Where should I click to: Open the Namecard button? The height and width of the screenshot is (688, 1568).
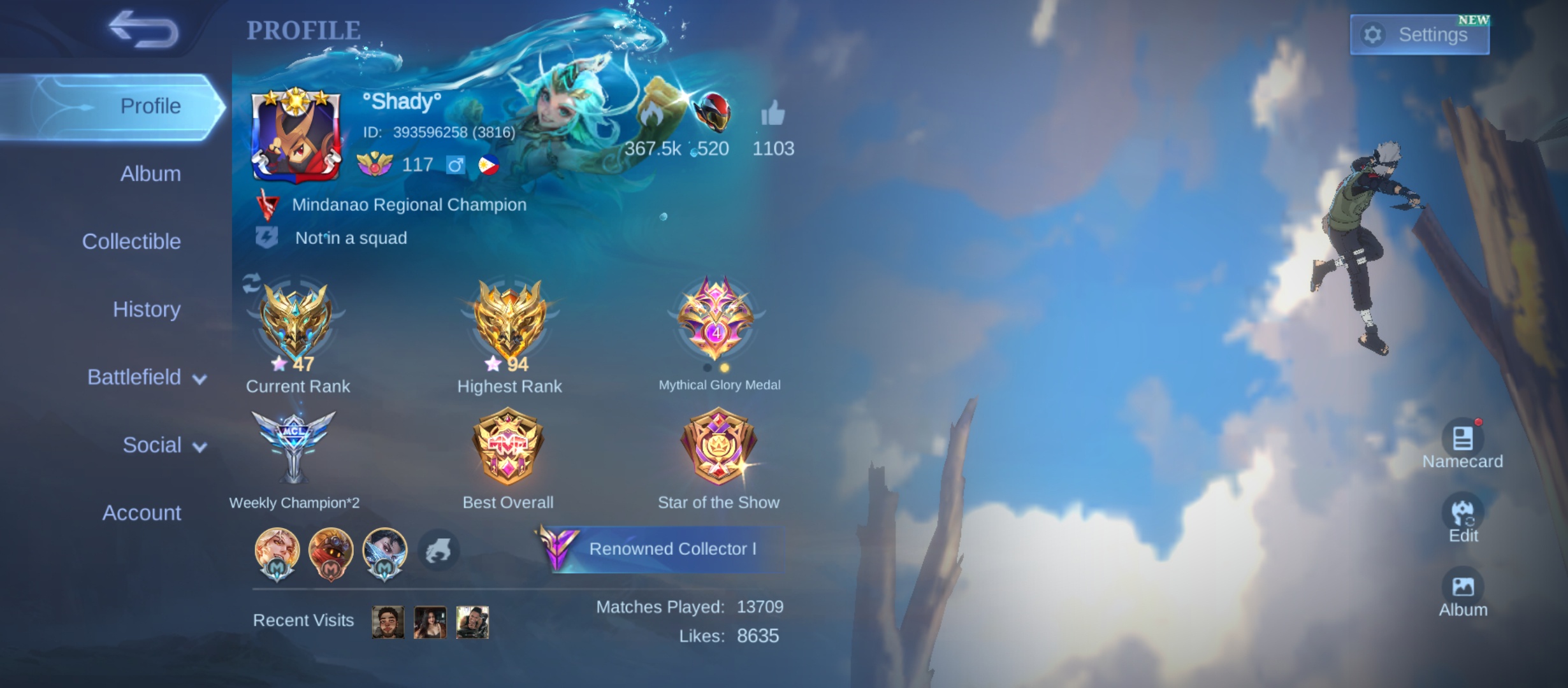click(1462, 440)
